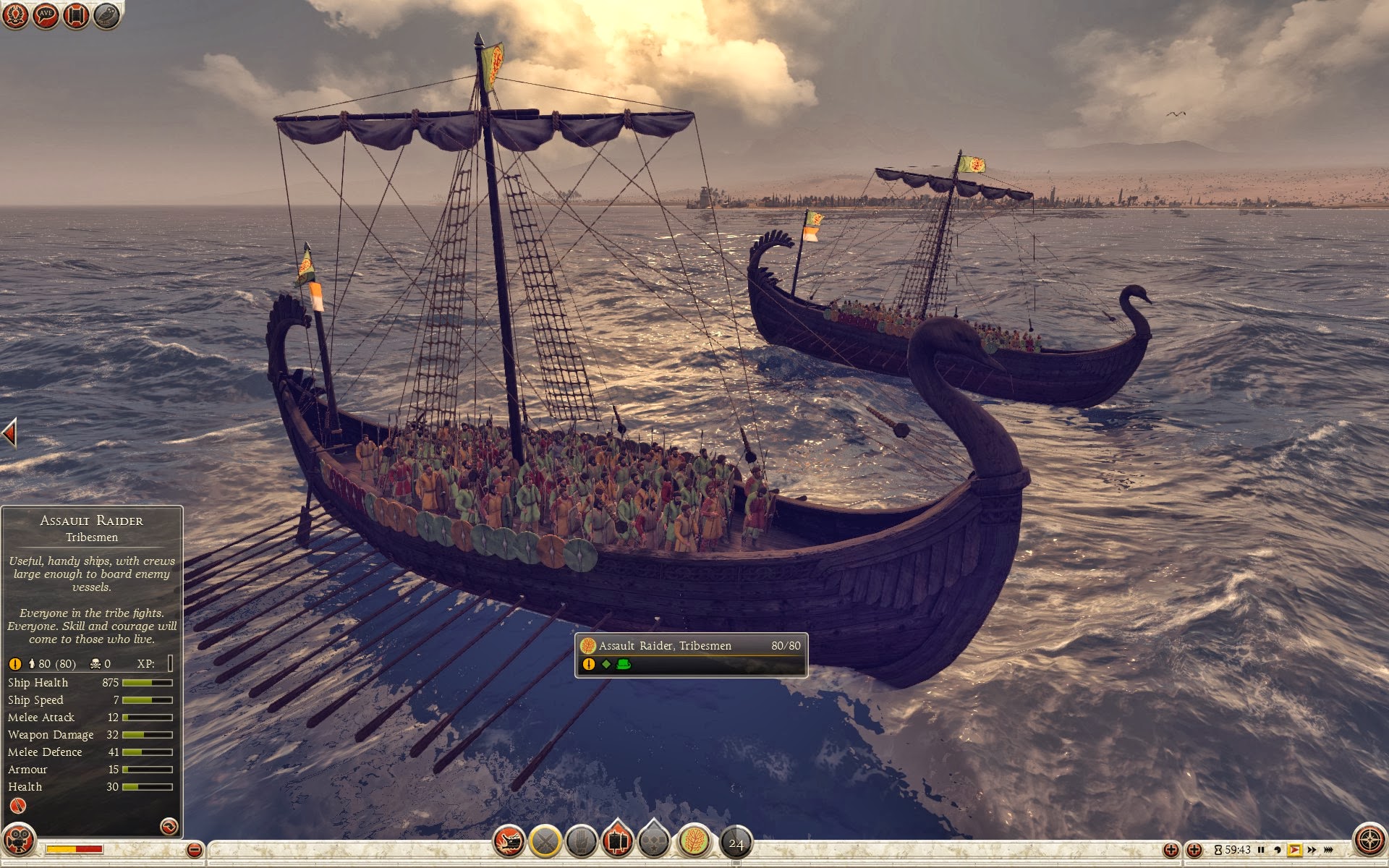Click the red arrow on the left screen edge
The width and height of the screenshot is (1389, 868).
pyautogui.click(x=9, y=433)
